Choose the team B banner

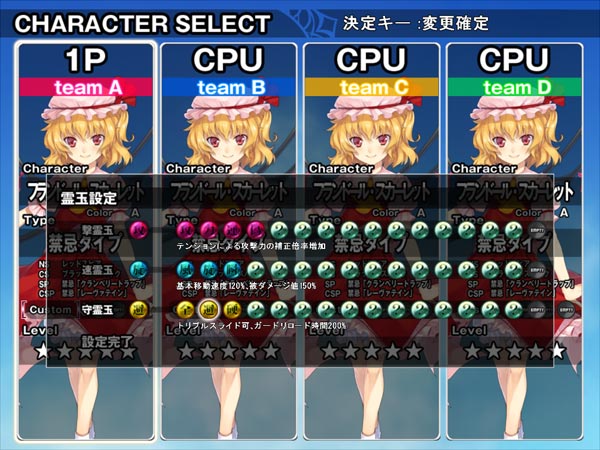coord(230,87)
